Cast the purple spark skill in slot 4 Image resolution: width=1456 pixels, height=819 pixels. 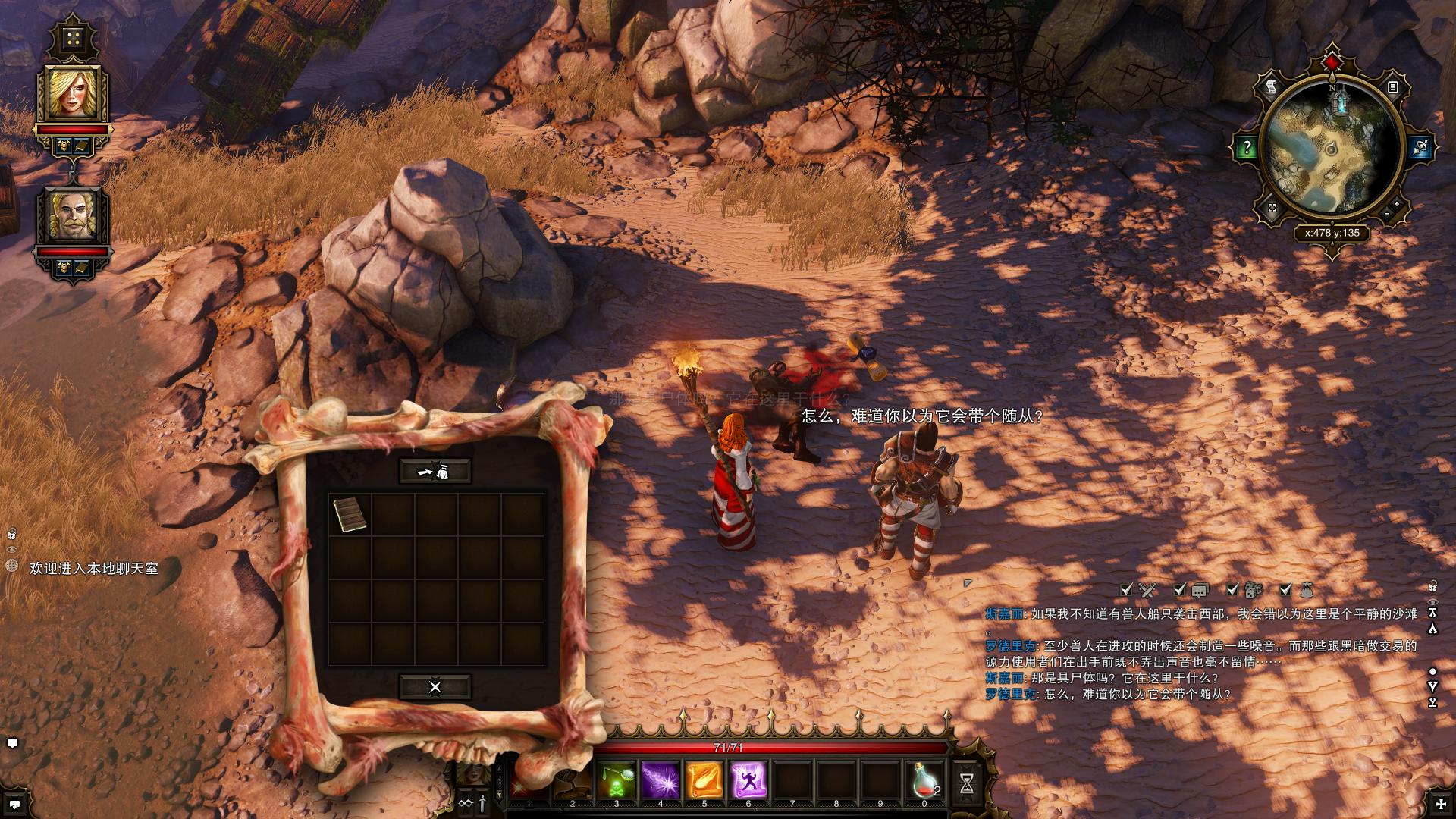[x=660, y=781]
